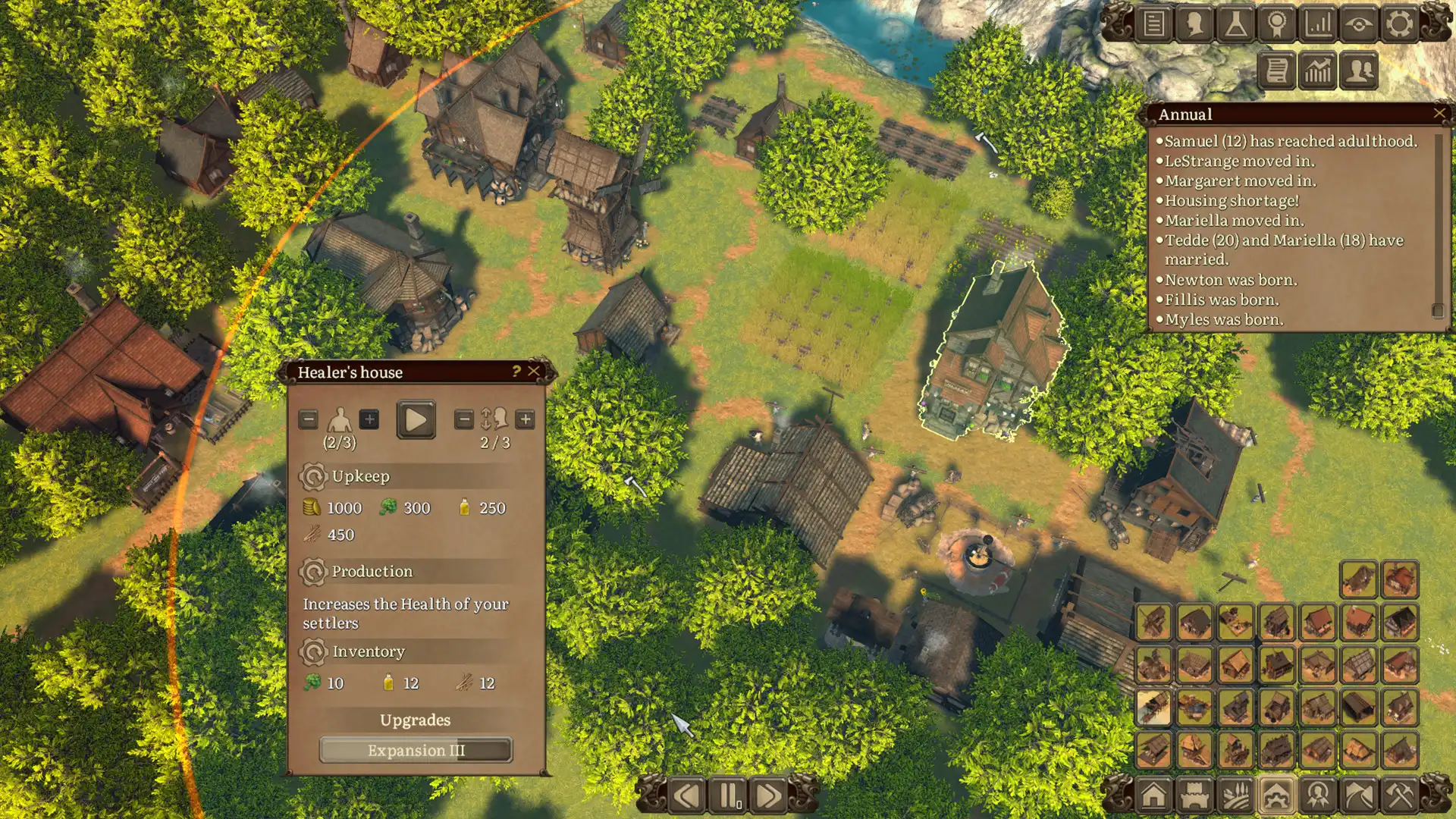Purchase the Expansion III upgrade
Viewport: 1456px width, 819px height.
pos(416,751)
